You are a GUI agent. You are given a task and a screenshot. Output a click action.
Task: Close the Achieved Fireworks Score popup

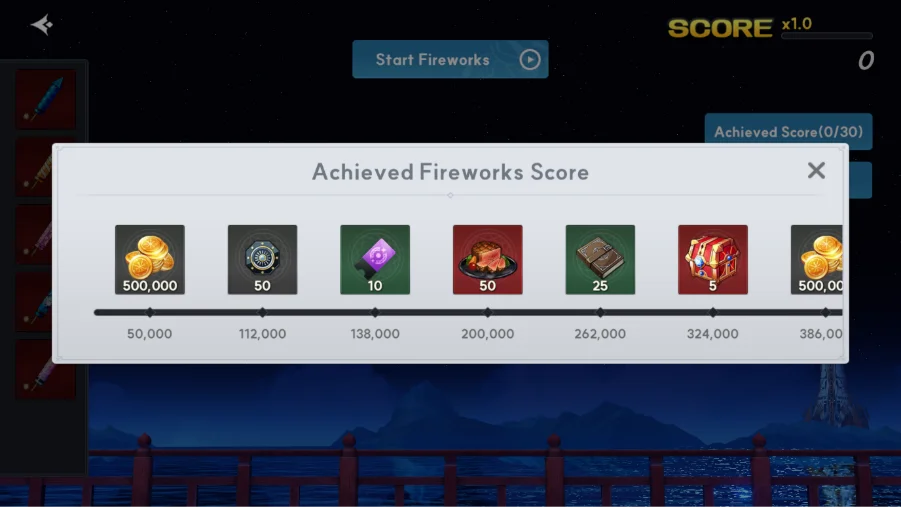tap(816, 171)
